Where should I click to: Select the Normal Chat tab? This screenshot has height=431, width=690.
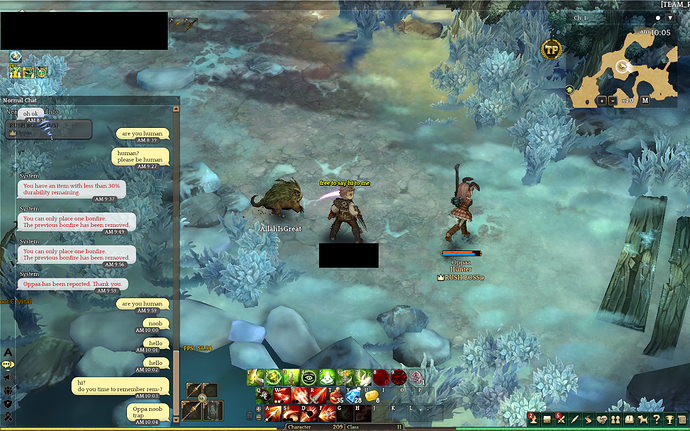[x=22, y=100]
